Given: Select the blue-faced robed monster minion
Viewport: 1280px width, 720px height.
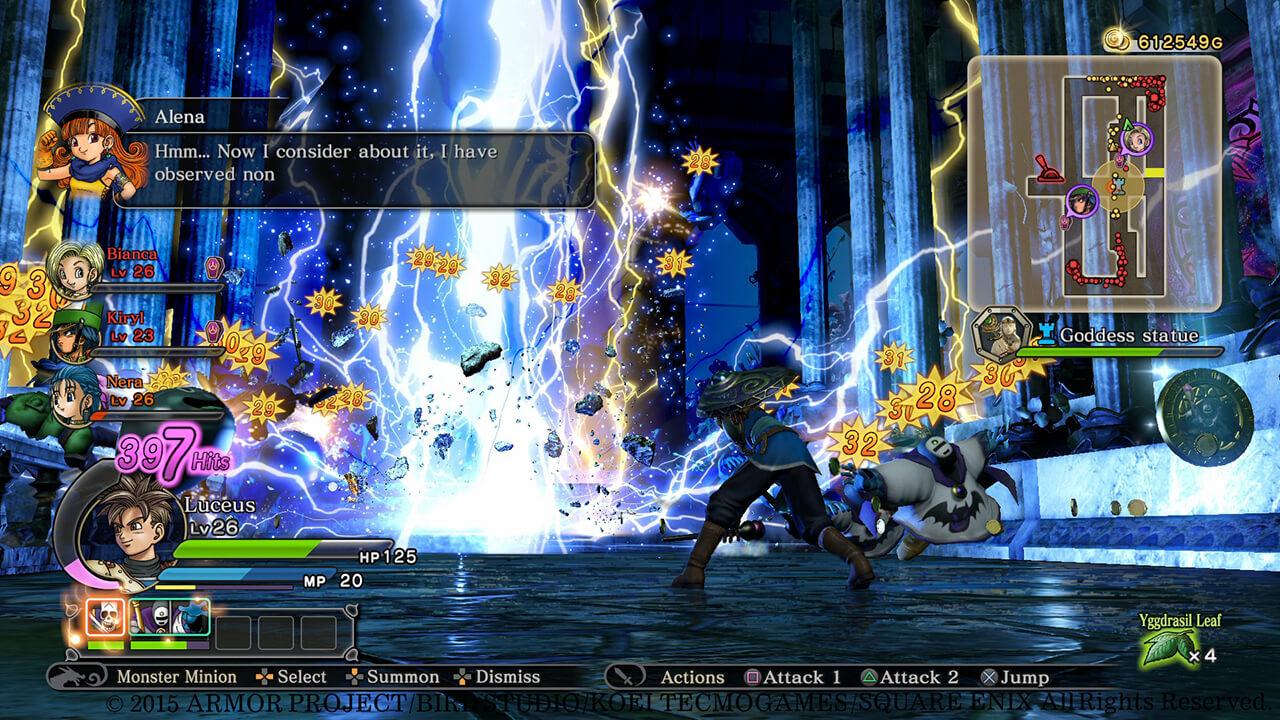Looking at the screenshot, I should [x=189, y=619].
